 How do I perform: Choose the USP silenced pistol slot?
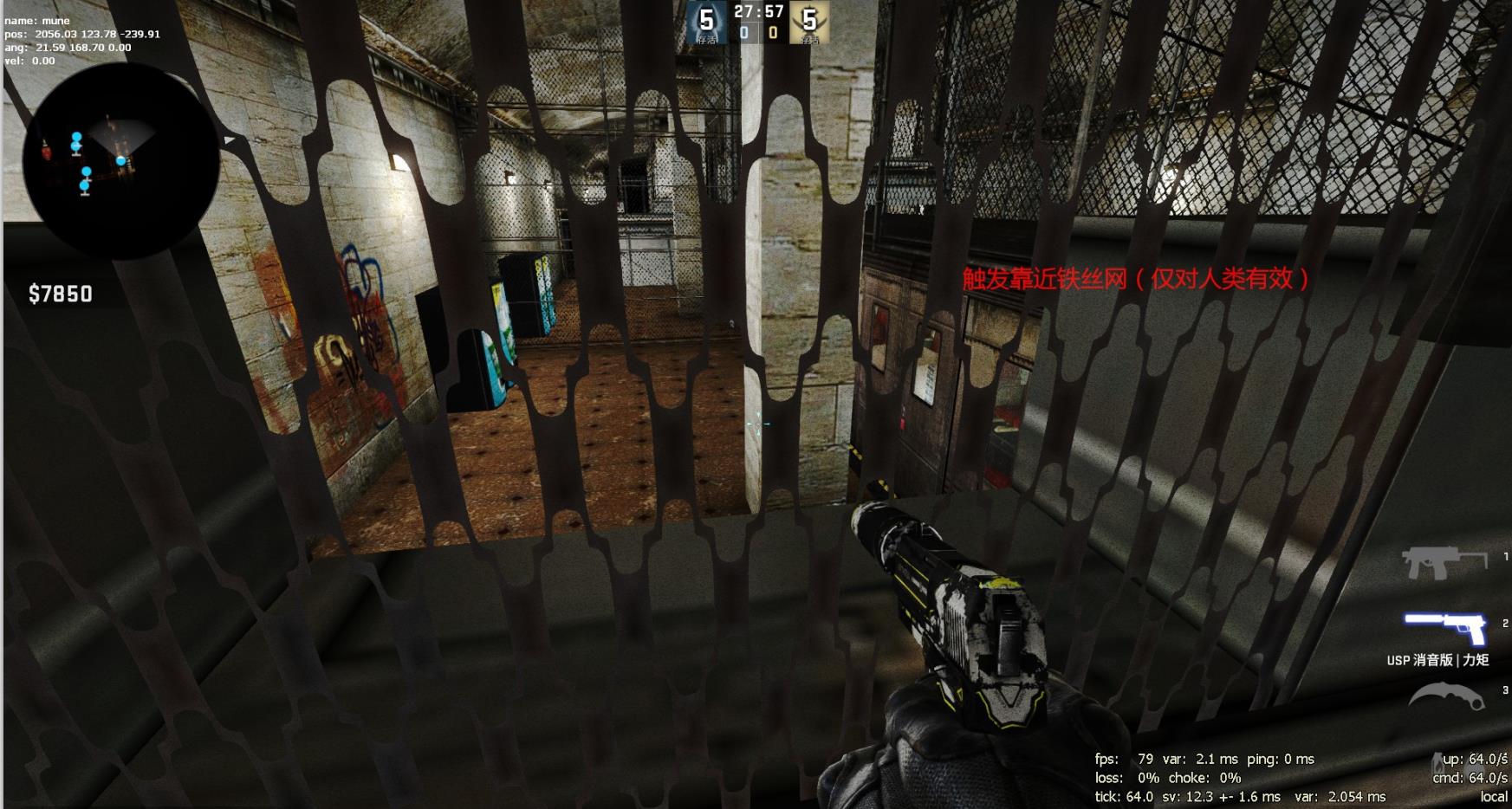(1445, 628)
